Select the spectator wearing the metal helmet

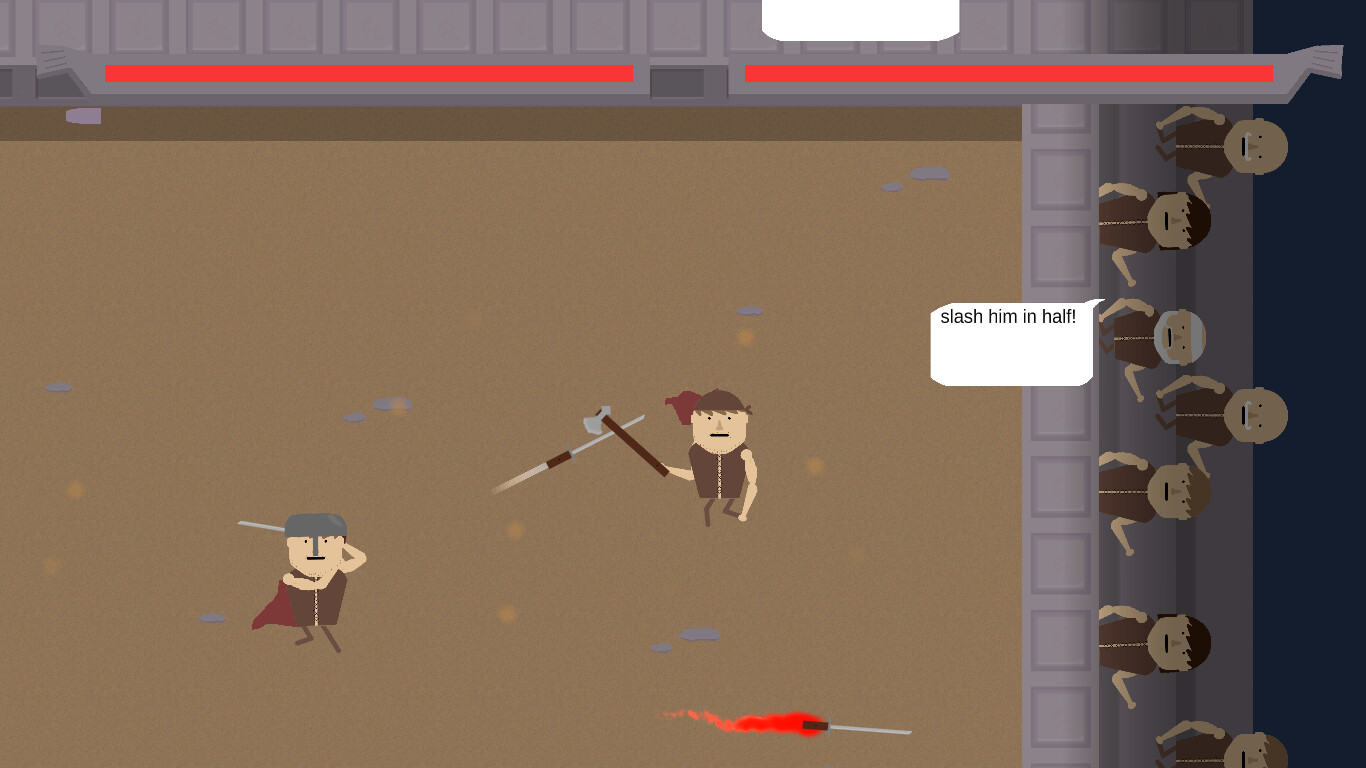pyautogui.click(x=1180, y=335)
